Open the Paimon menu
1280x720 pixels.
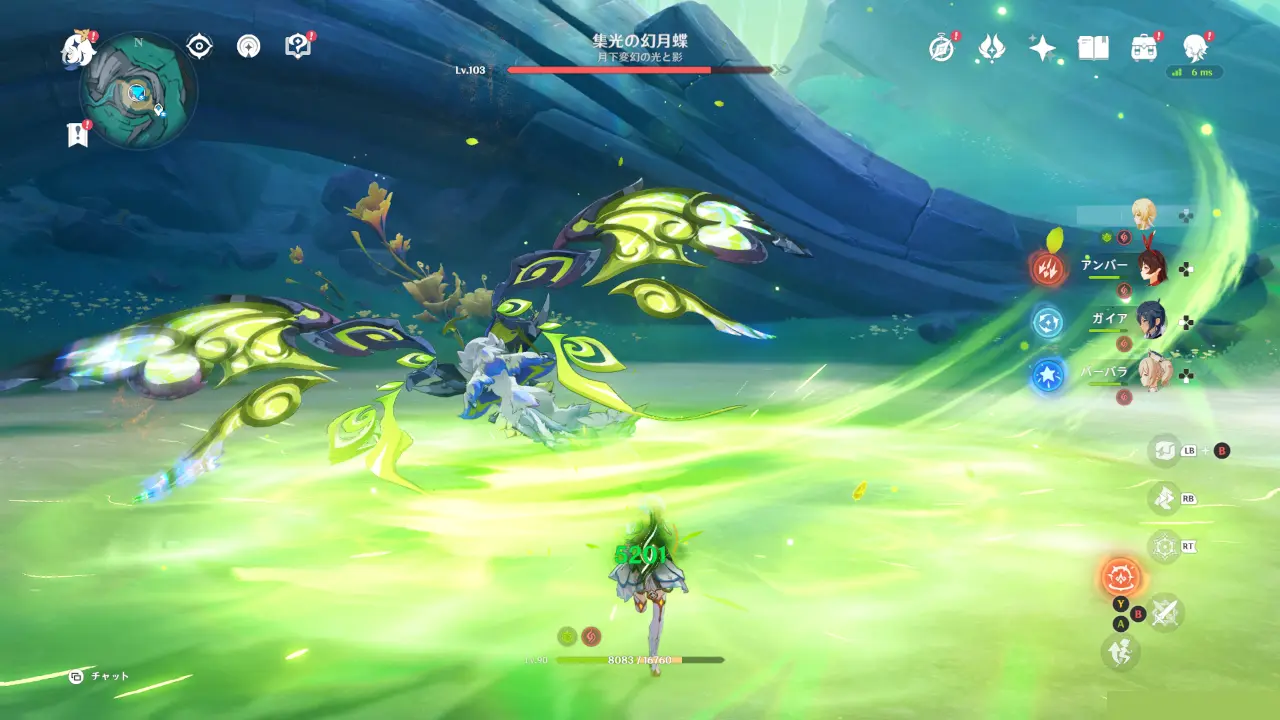76,47
